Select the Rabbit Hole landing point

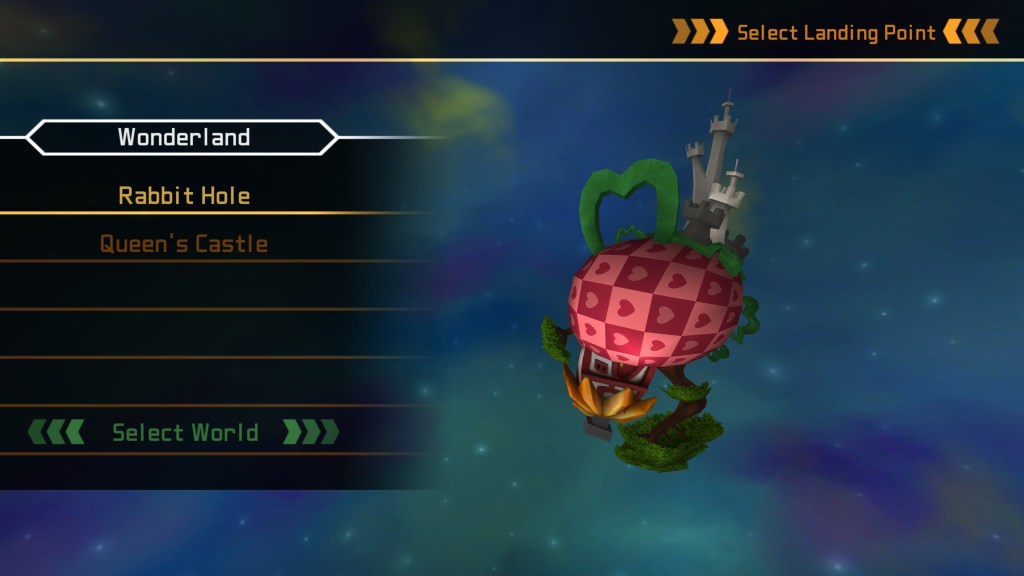(x=184, y=195)
